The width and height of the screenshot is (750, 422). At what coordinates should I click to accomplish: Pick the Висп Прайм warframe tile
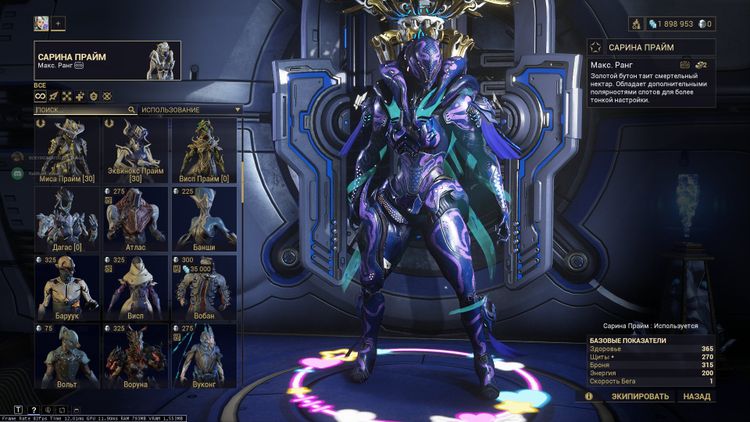[205, 150]
